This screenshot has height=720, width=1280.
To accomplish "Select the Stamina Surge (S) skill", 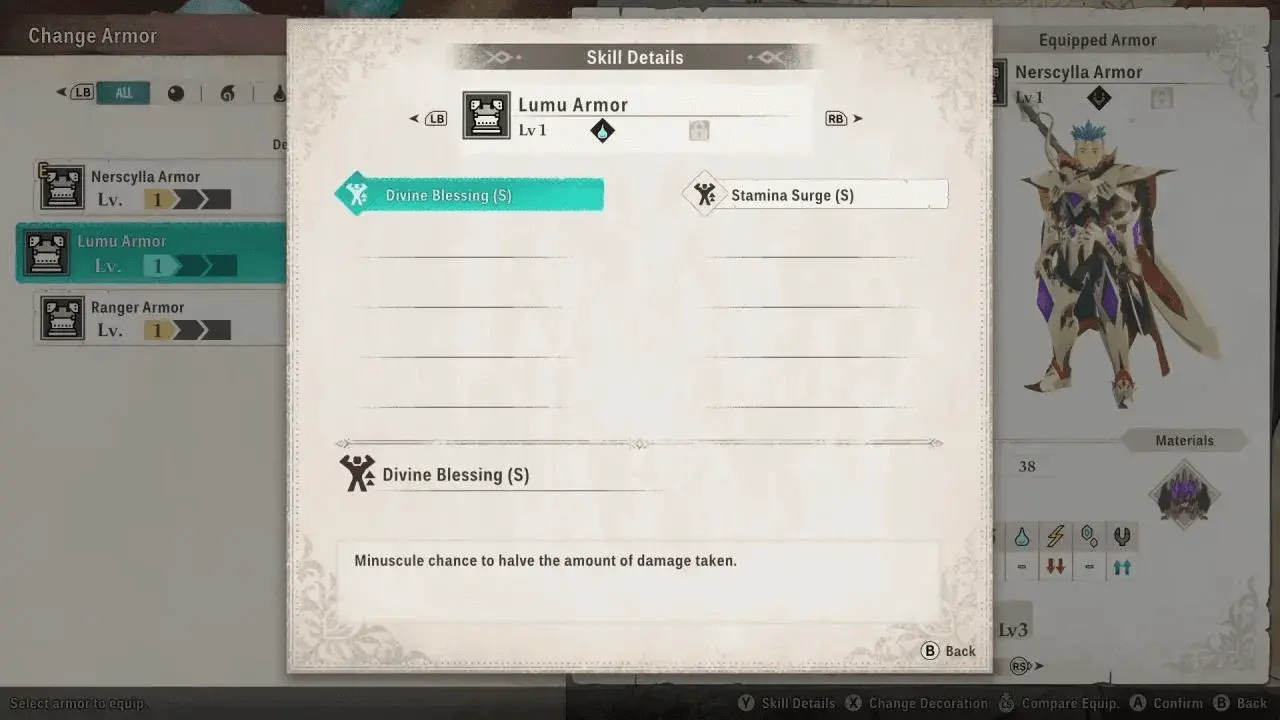I will click(x=816, y=195).
